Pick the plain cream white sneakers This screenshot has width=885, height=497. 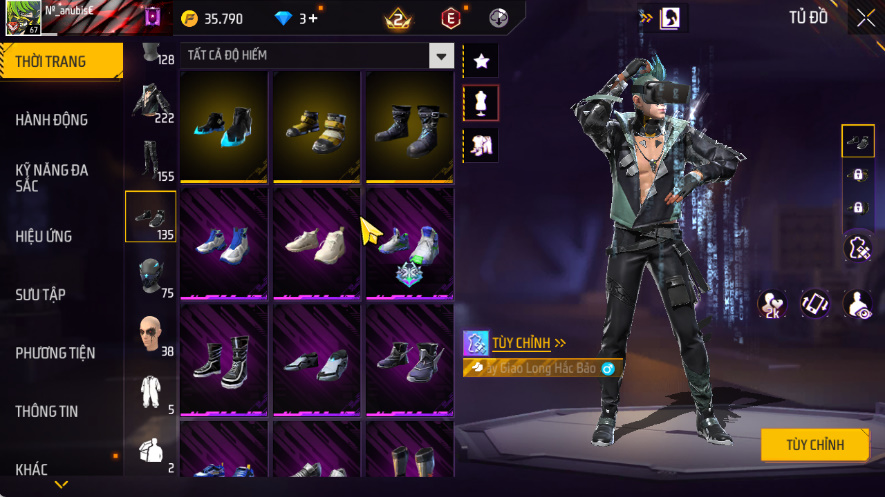point(316,242)
